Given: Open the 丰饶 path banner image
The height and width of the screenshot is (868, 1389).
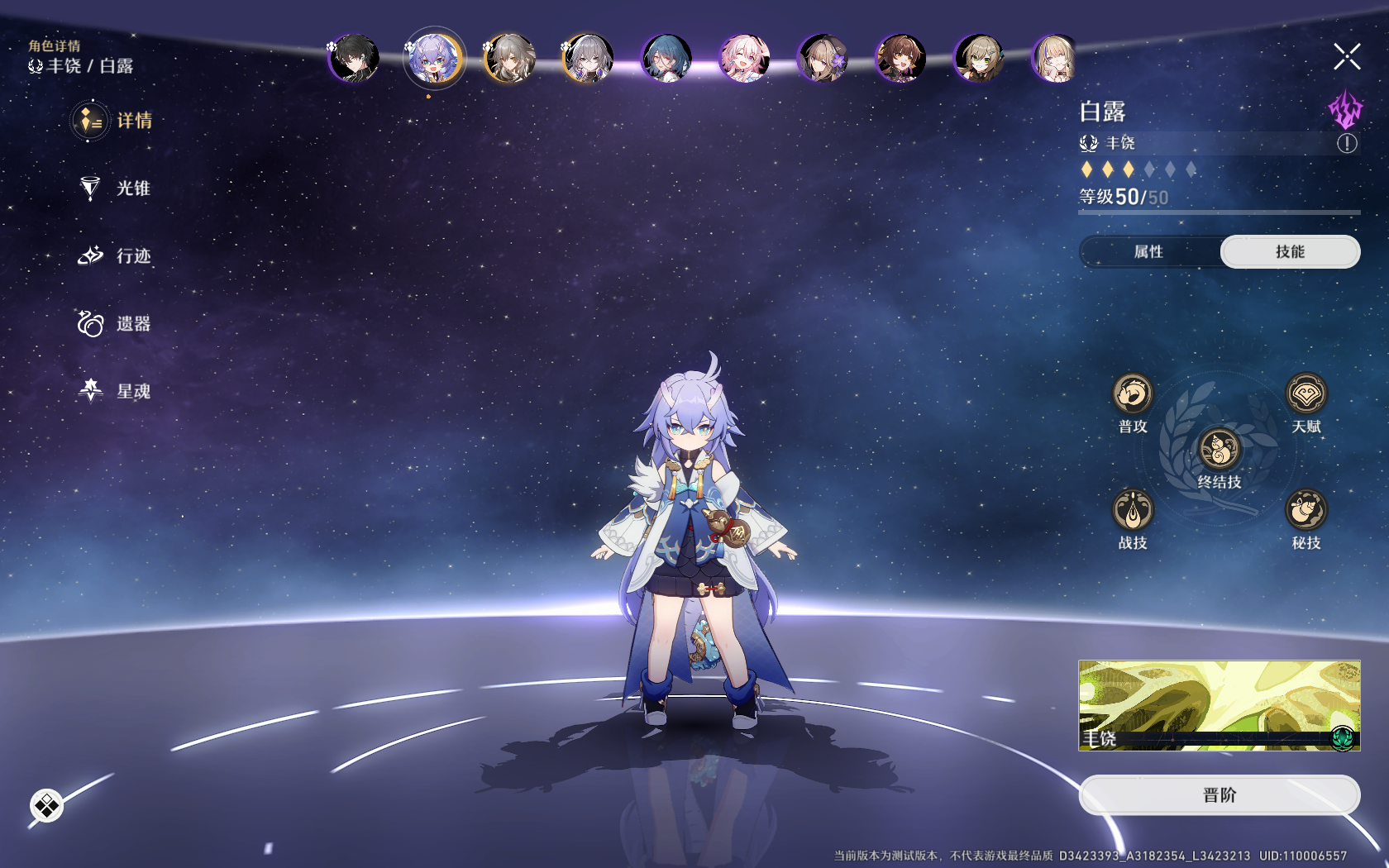Looking at the screenshot, I should point(1220,705).
